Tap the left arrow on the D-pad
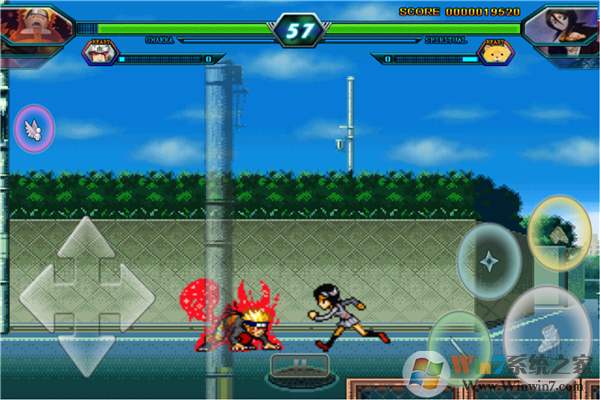The width and height of the screenshot is (600, 400). pos(41,297)
